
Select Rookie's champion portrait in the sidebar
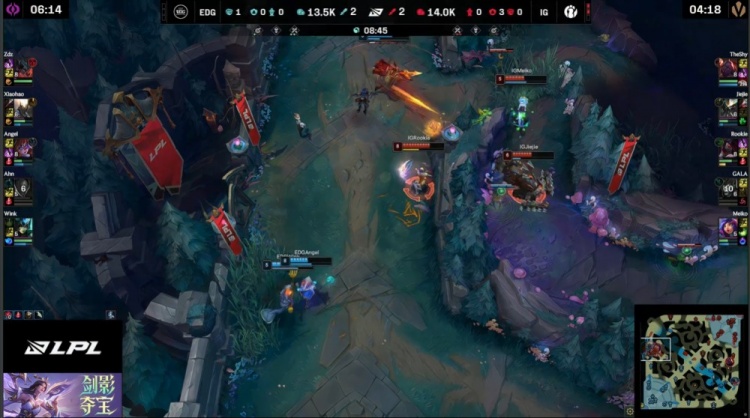tap(726, 149)
